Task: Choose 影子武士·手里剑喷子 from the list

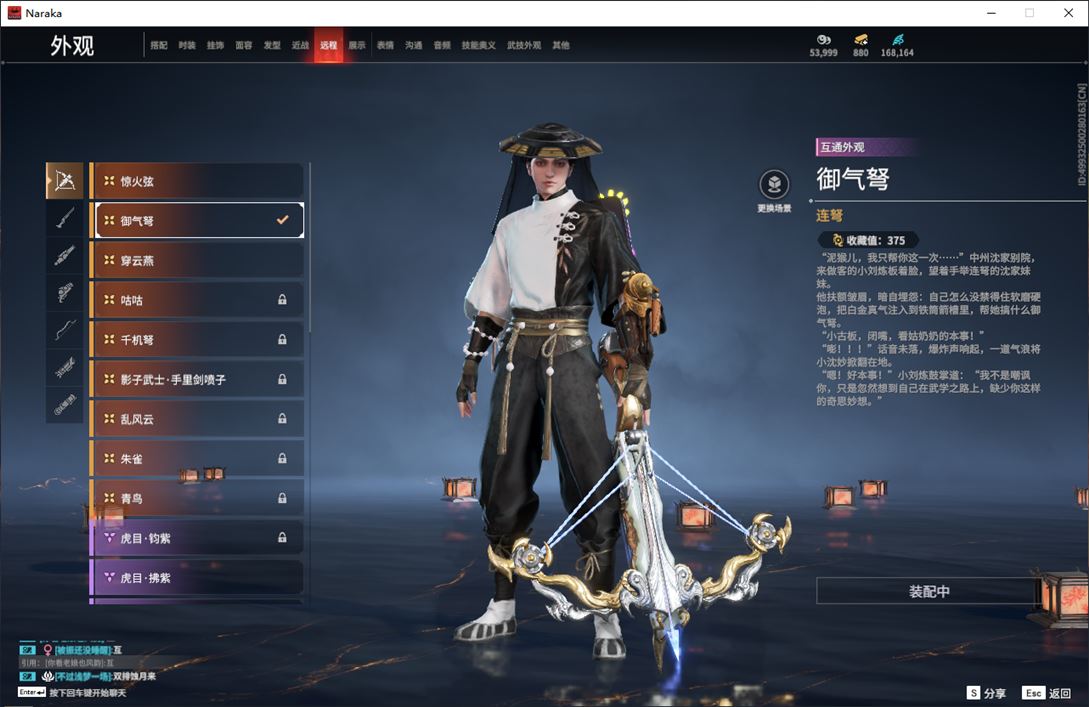Action: (198, 380)
